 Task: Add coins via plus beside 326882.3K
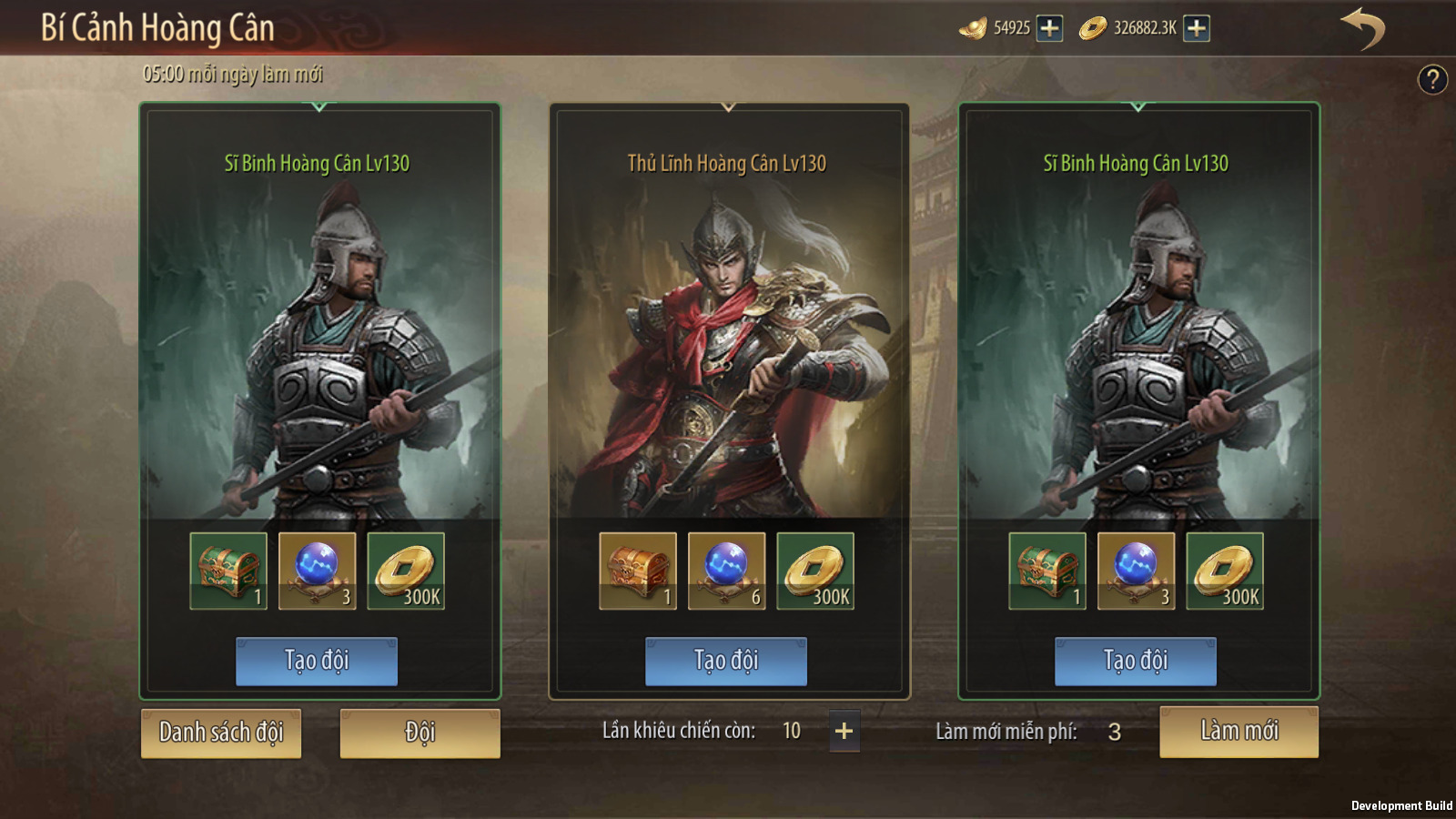[x=1197, y=28]
